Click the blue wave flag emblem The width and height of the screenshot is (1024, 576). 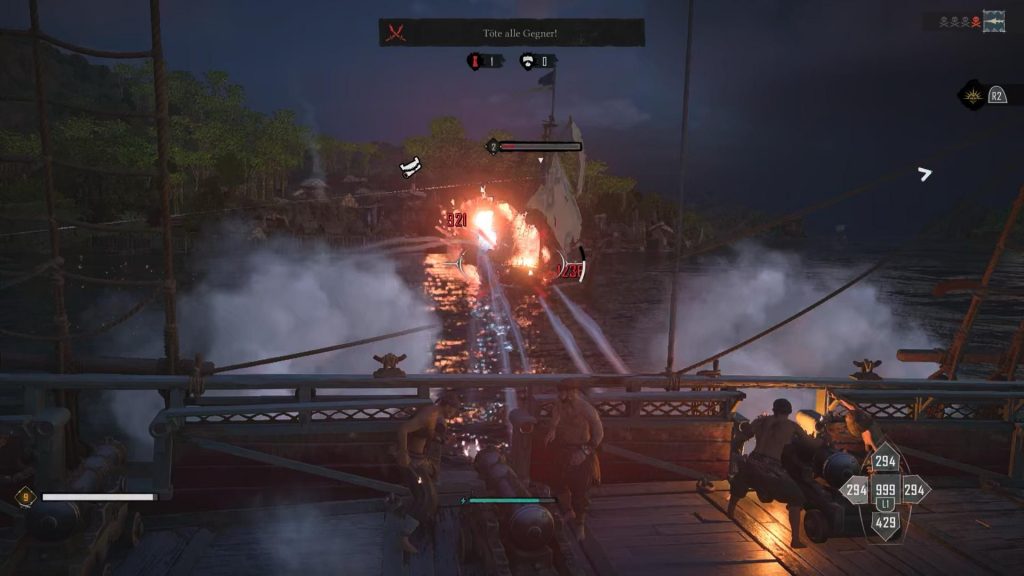tap(994, 20)
